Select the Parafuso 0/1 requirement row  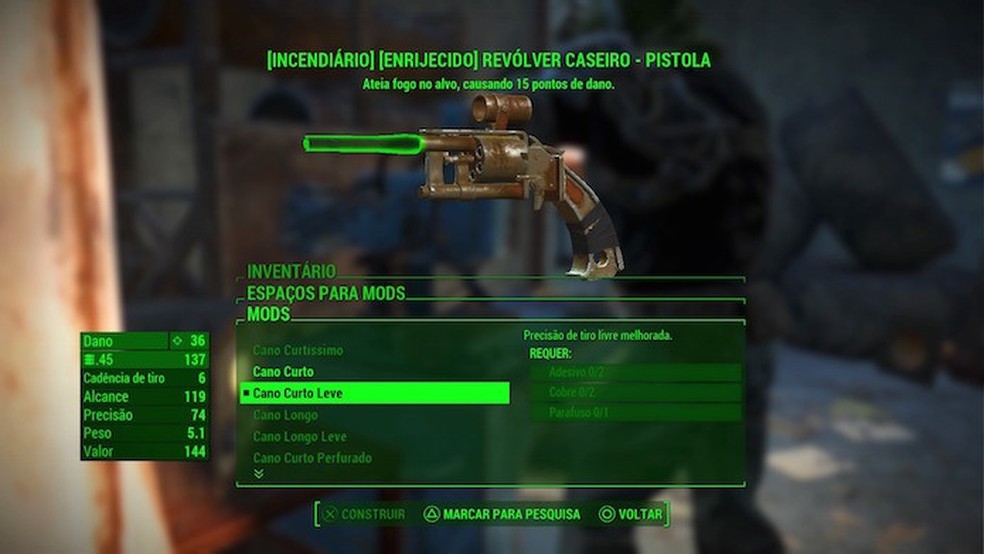pos(636,412)
